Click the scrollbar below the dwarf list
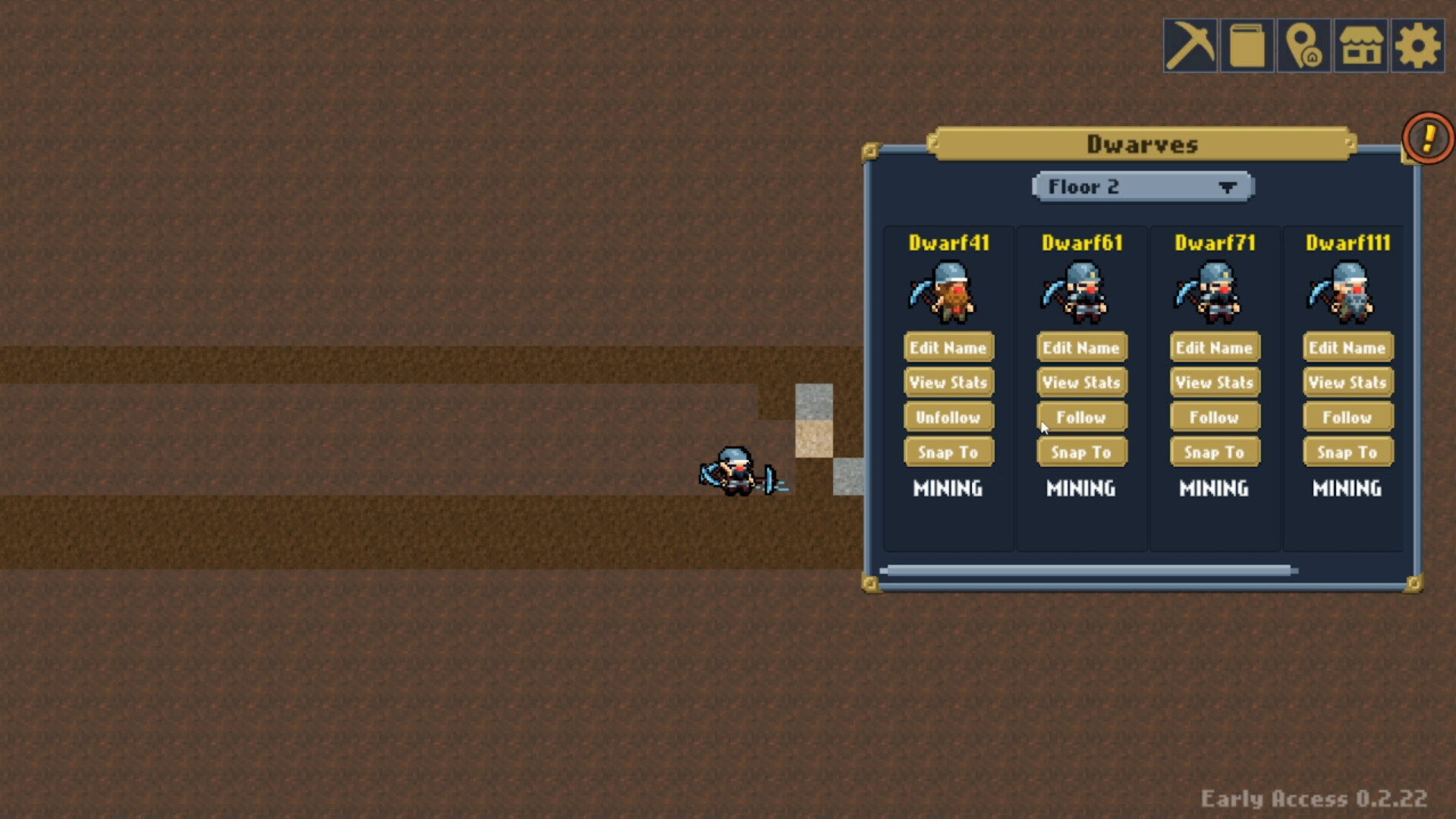The image size is (1456, 819). (x=1089, y=570)
